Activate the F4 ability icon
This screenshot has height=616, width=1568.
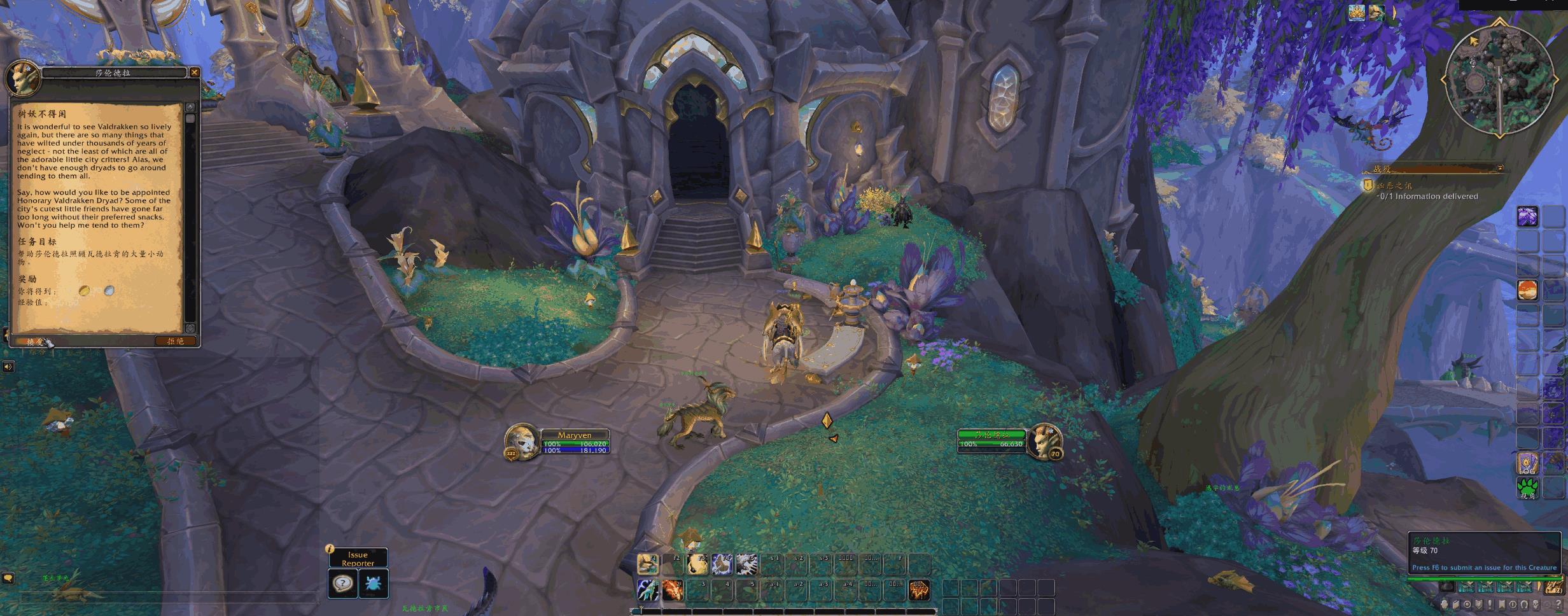722,564
